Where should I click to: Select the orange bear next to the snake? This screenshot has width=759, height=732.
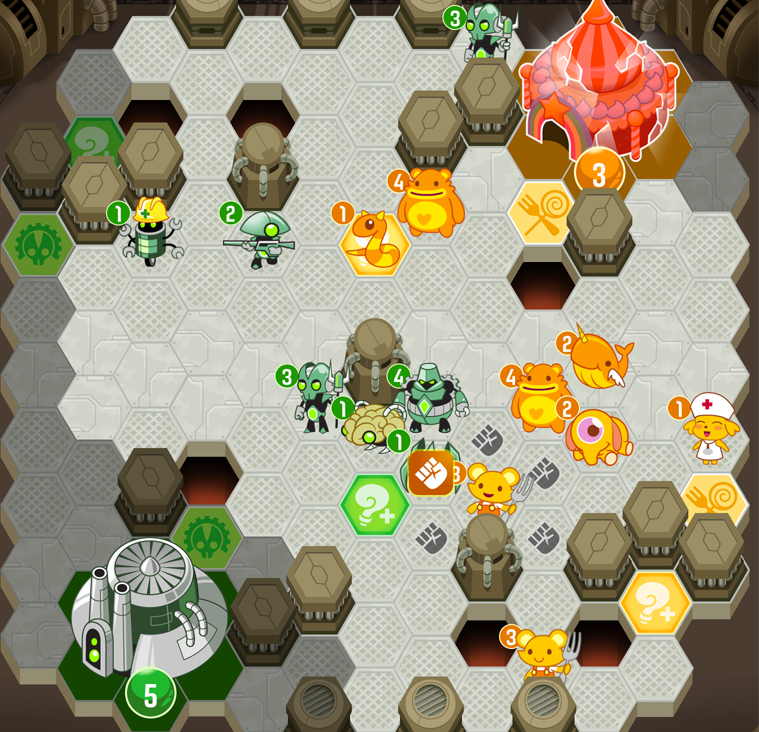(431, 203)
